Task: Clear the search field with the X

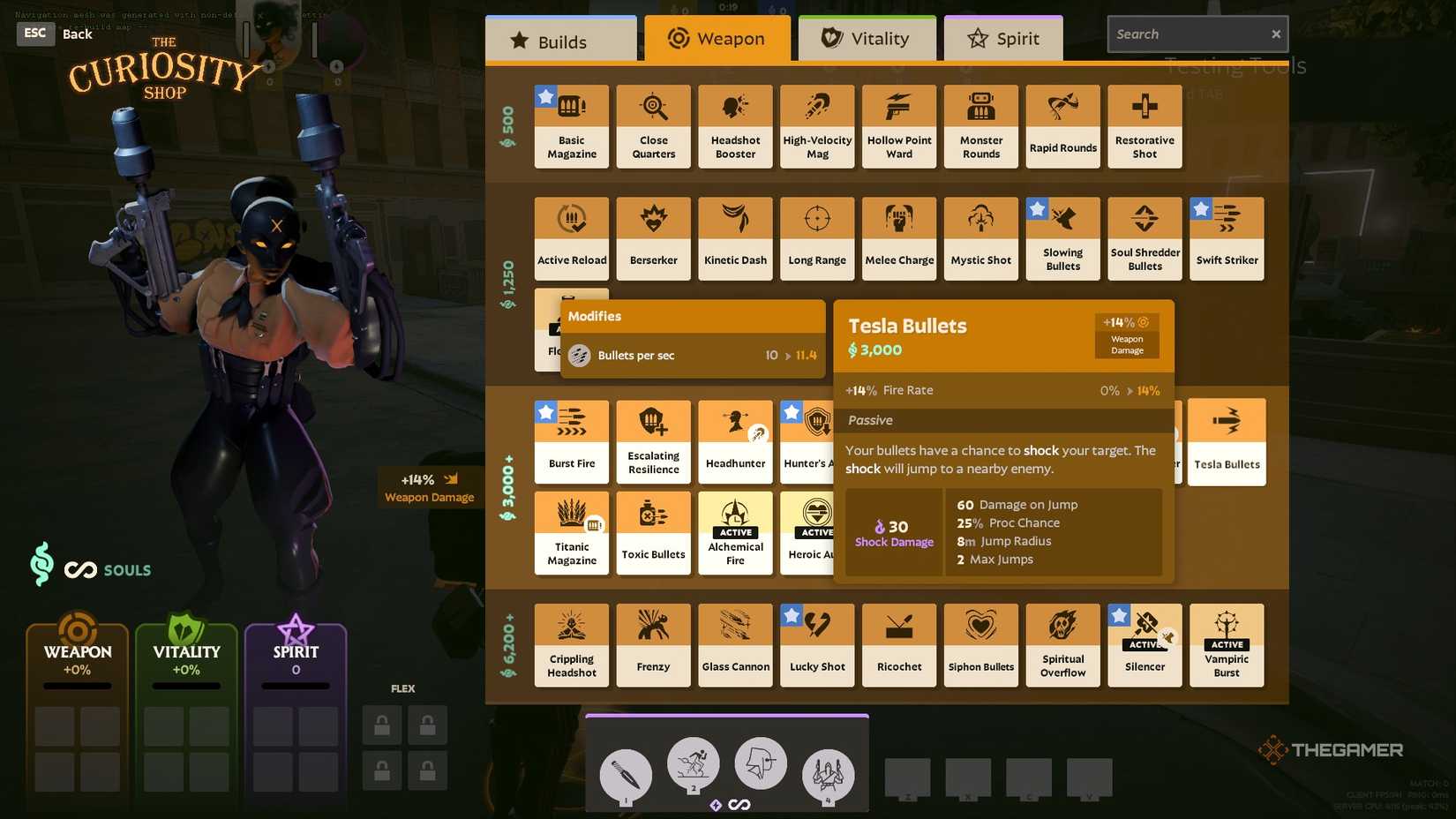Action: coord(1275,34)
